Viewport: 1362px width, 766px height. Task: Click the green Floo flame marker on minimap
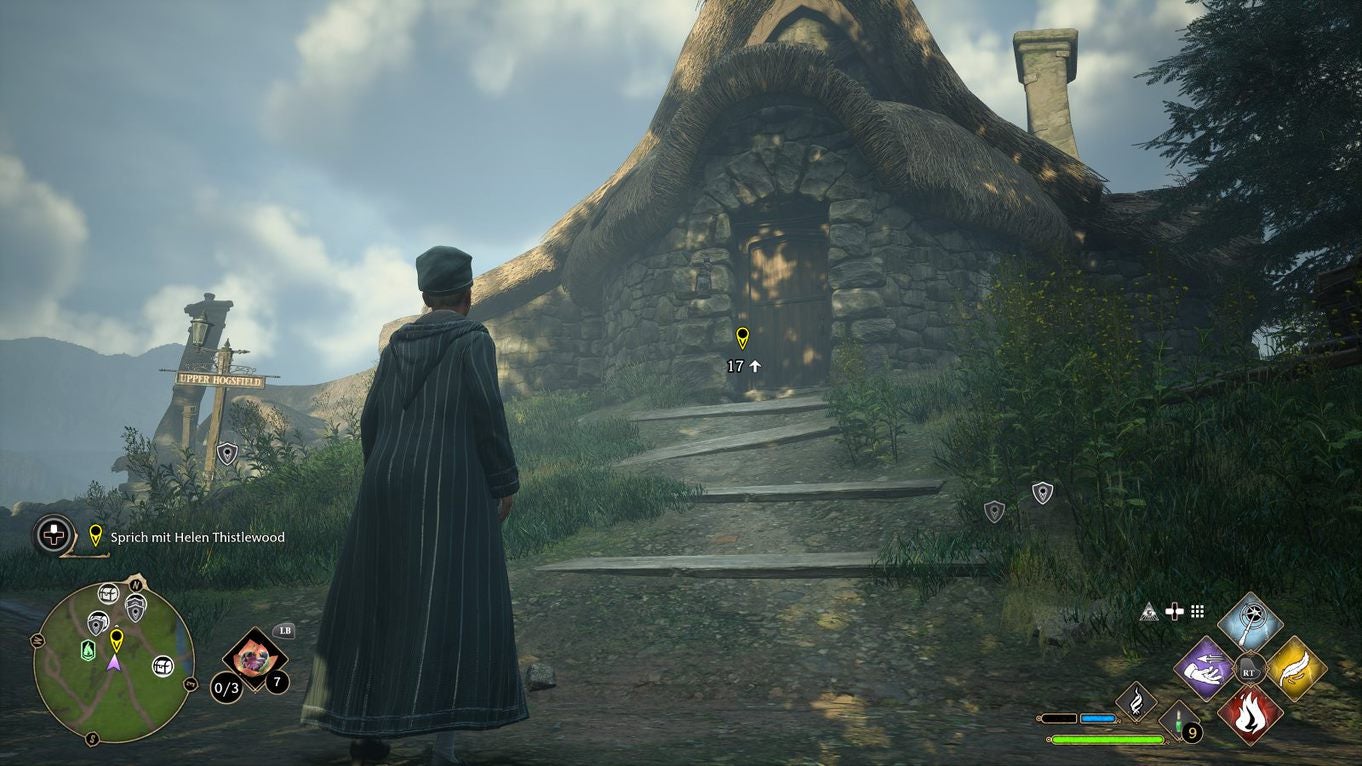[88, 650]
